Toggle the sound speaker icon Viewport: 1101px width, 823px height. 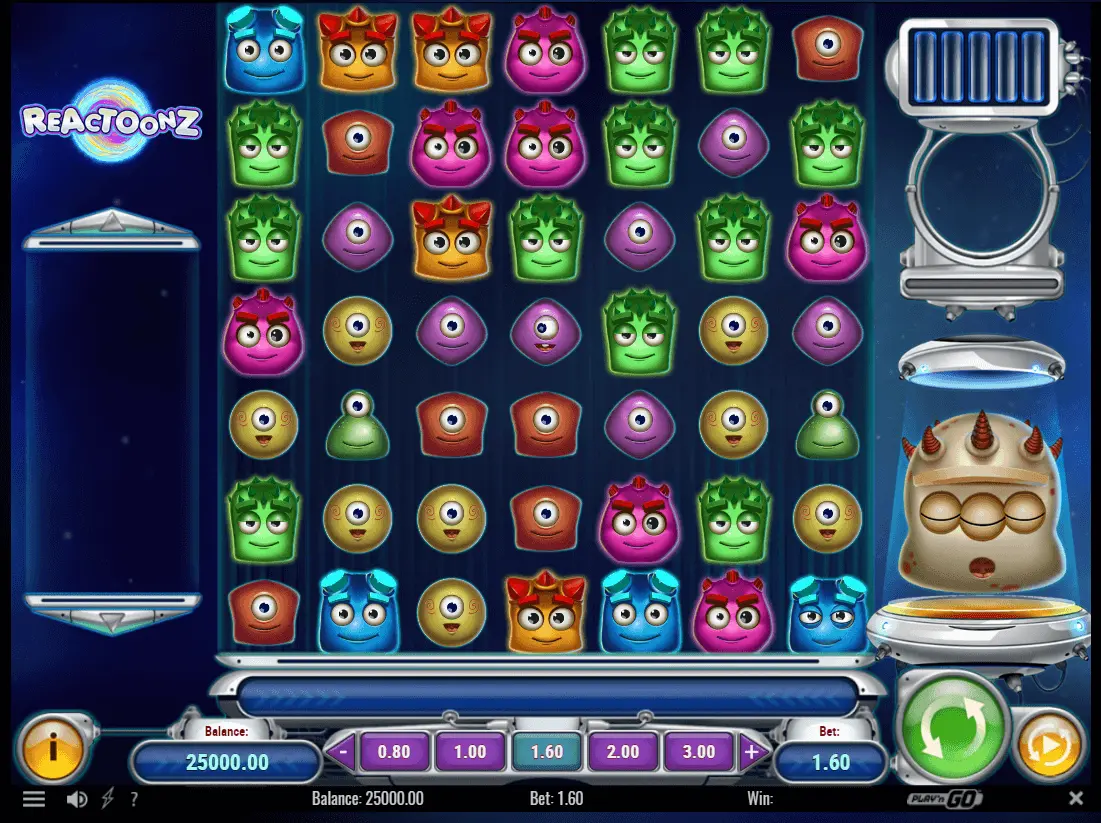(x=76, y=799)
